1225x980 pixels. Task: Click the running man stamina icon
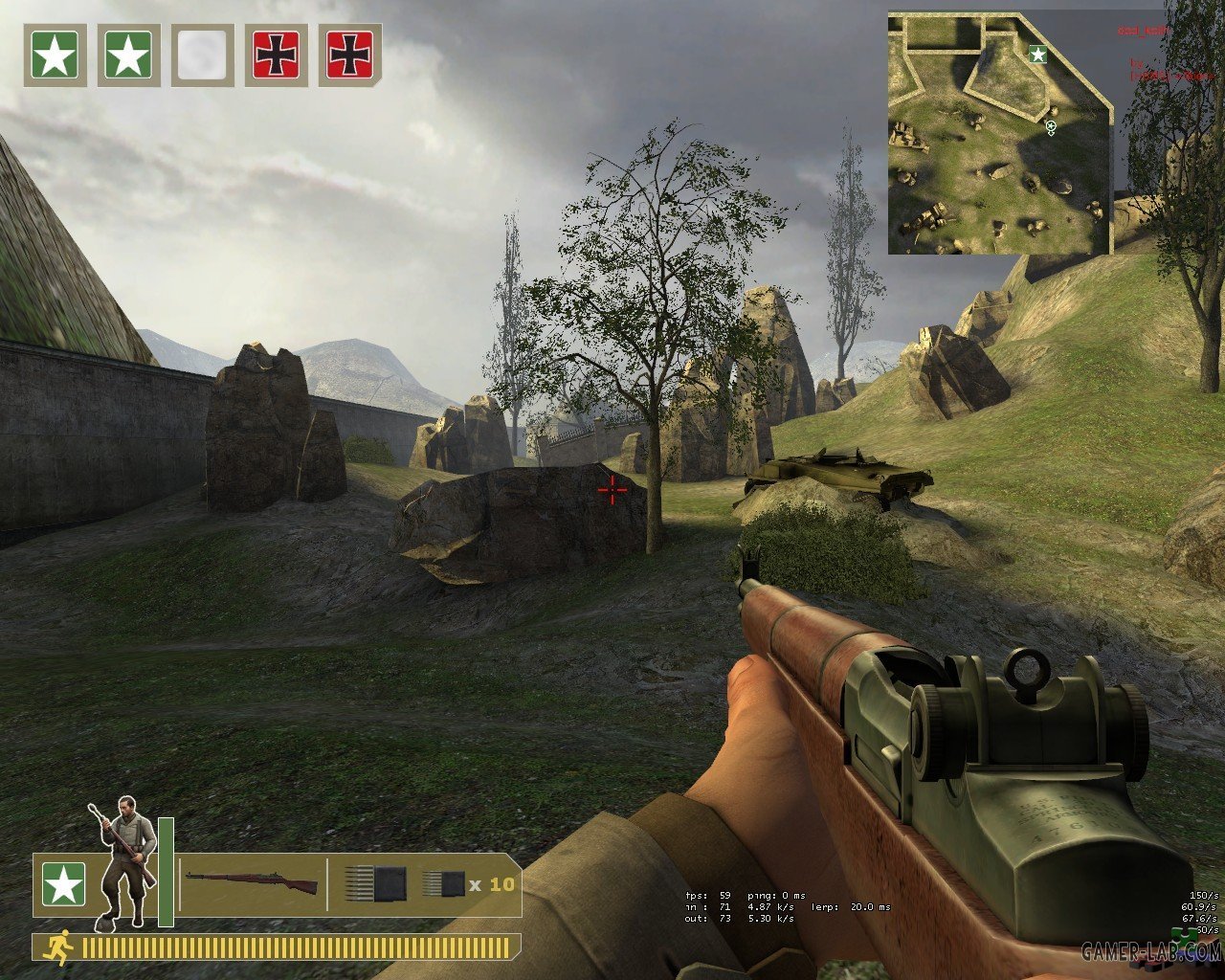tap(59, 947)
